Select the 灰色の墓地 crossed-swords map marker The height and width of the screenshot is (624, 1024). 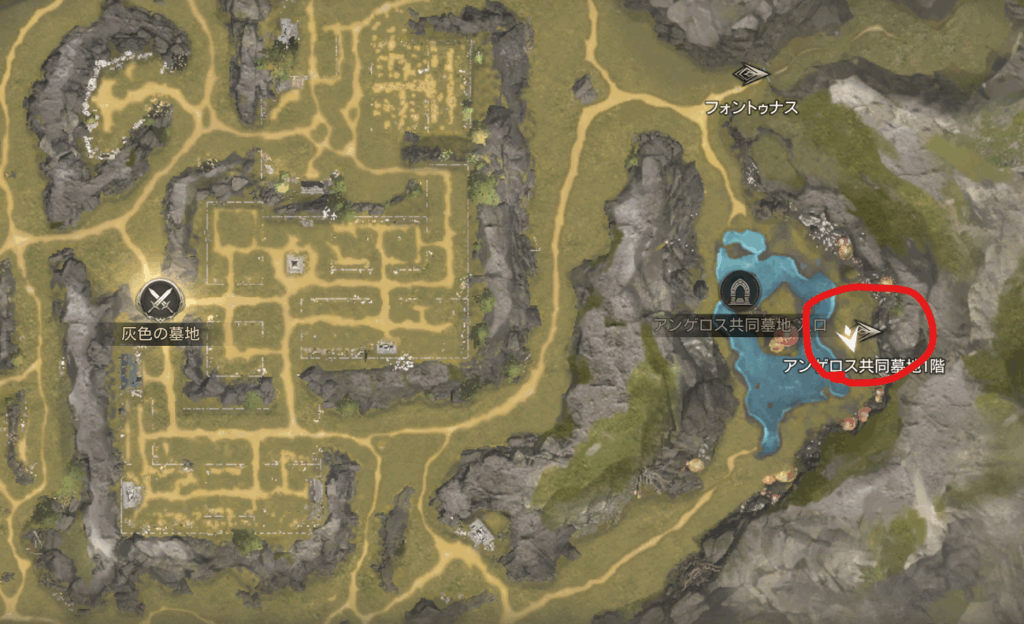(x=157, y=297)
